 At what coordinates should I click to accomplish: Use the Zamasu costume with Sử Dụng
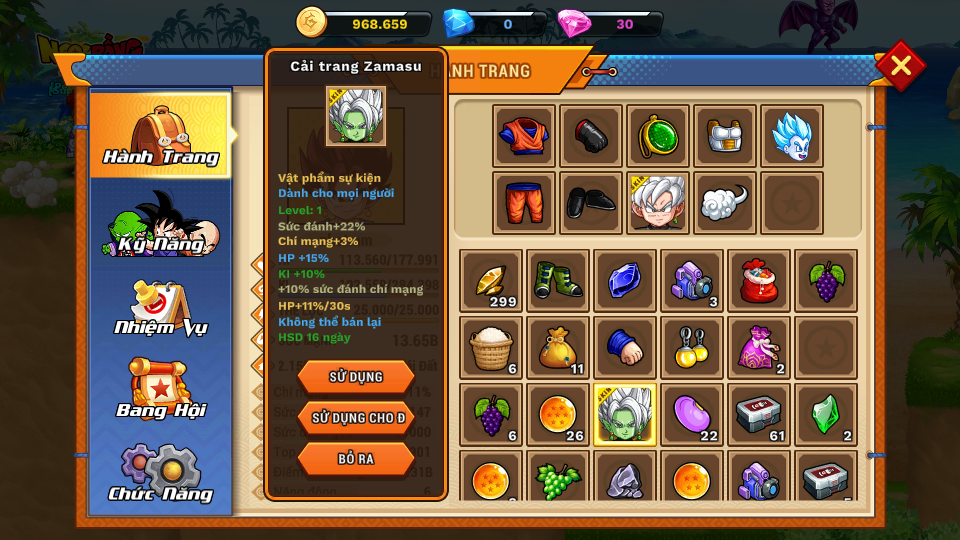[x=355, y=376]
